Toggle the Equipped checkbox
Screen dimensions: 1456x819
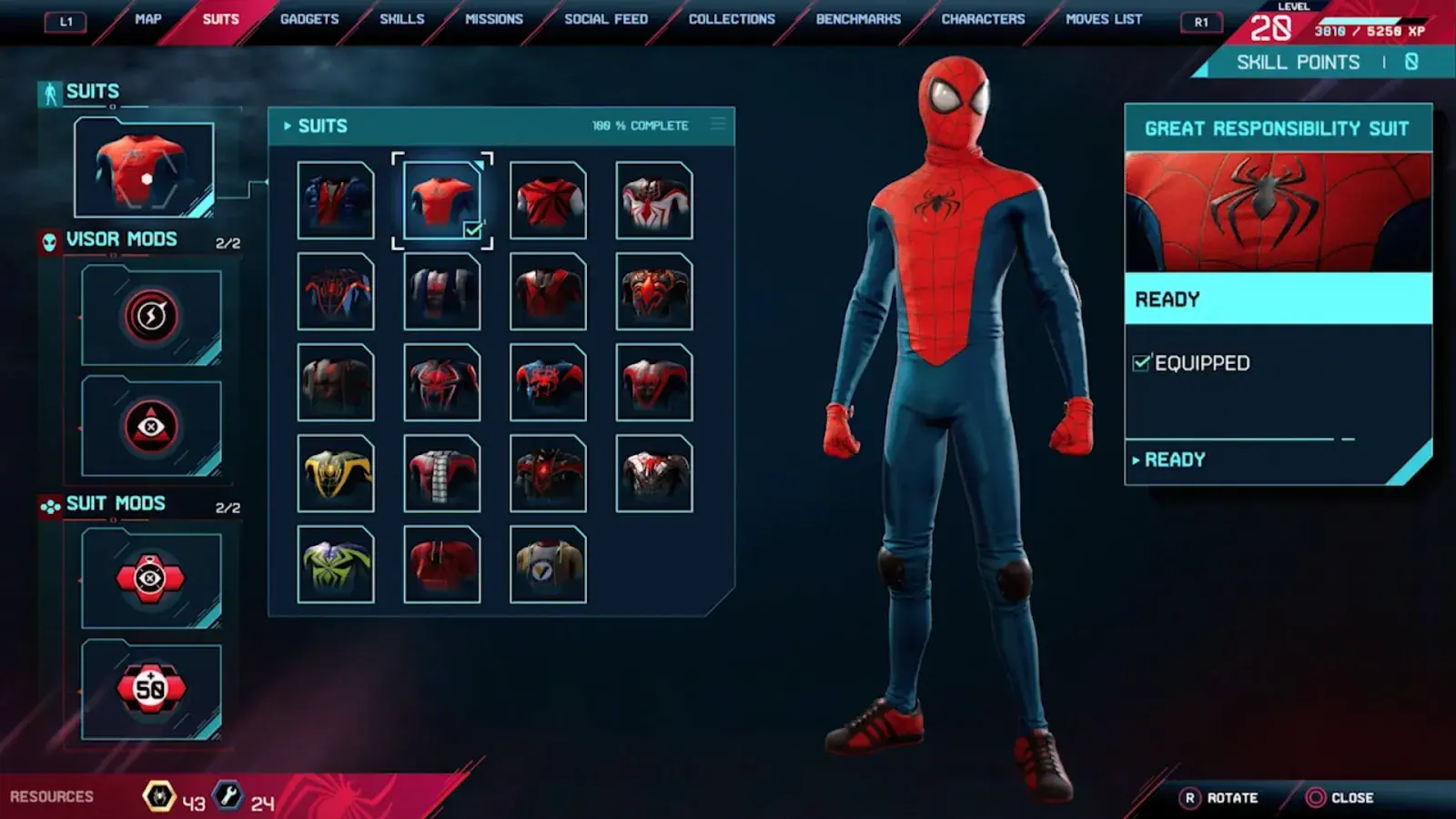1141,363
